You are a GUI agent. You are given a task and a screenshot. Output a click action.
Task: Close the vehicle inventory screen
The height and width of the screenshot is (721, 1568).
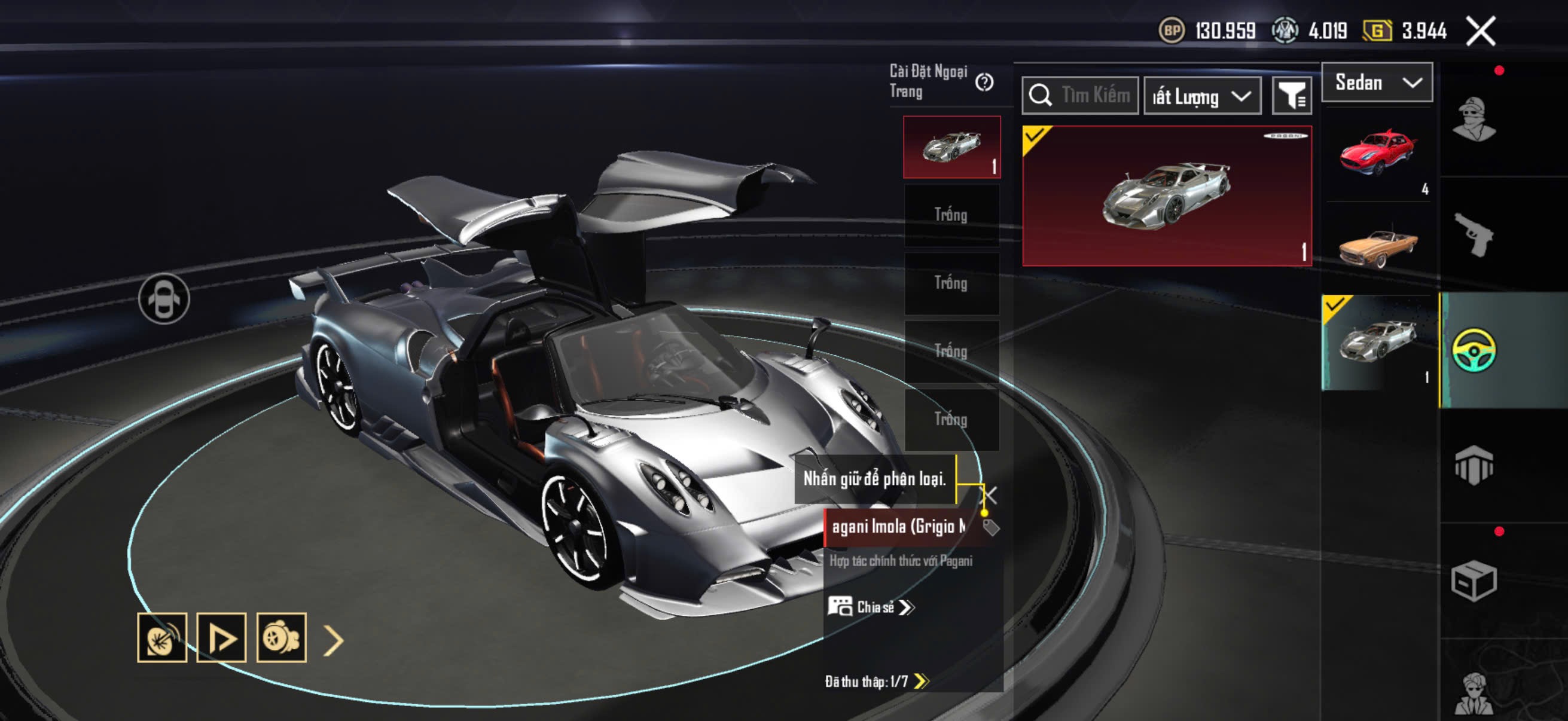[x=1480, y=31]
